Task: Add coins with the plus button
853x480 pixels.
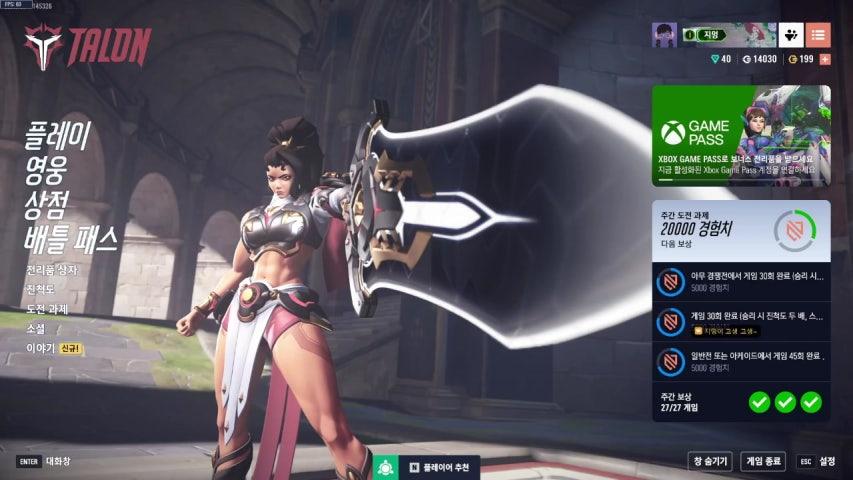Action: (x=825, y=59)
